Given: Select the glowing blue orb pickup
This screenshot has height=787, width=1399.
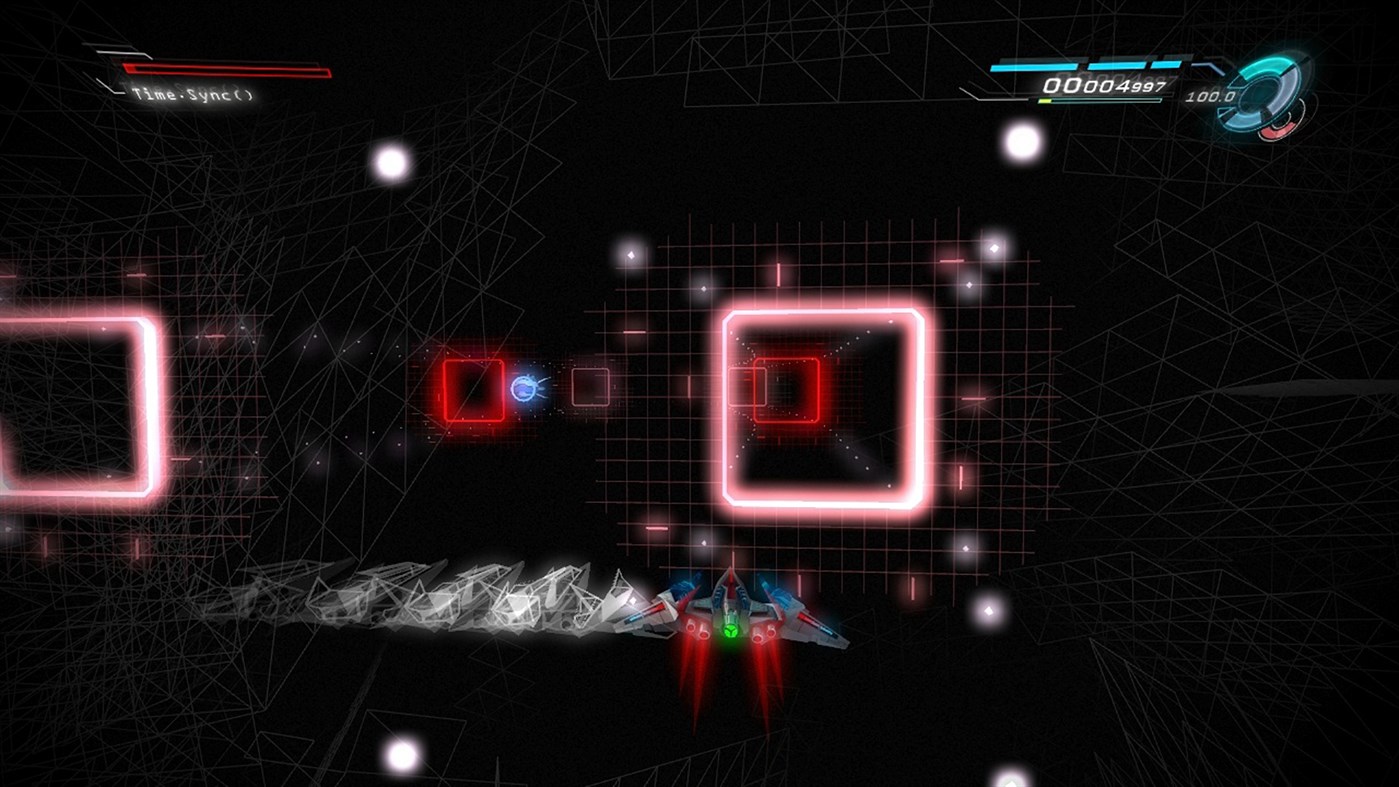Looking at the screenshot, I should [525, 390].
